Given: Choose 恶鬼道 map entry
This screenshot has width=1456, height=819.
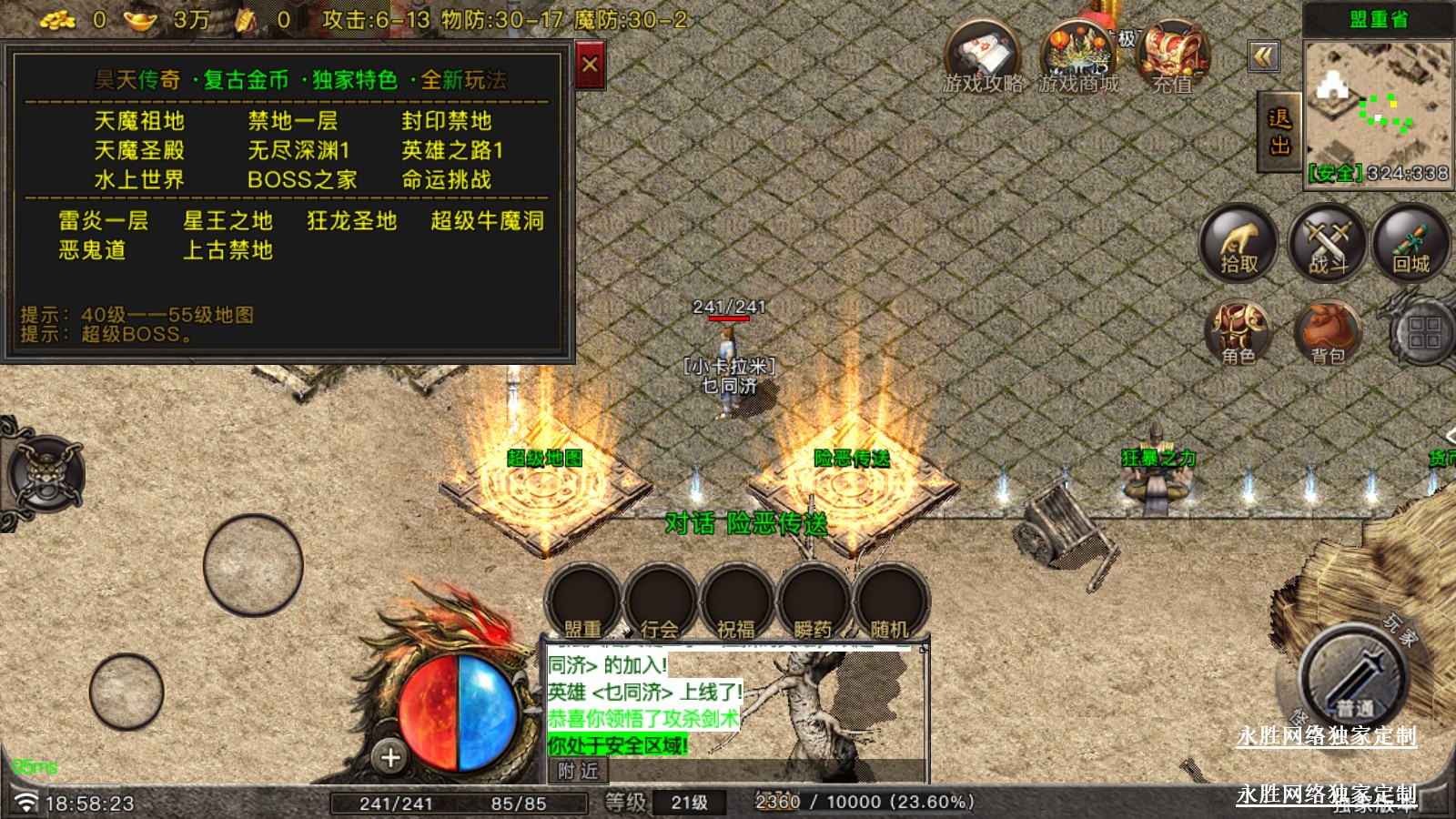Looking at the screenshot, I should (92, 250).
